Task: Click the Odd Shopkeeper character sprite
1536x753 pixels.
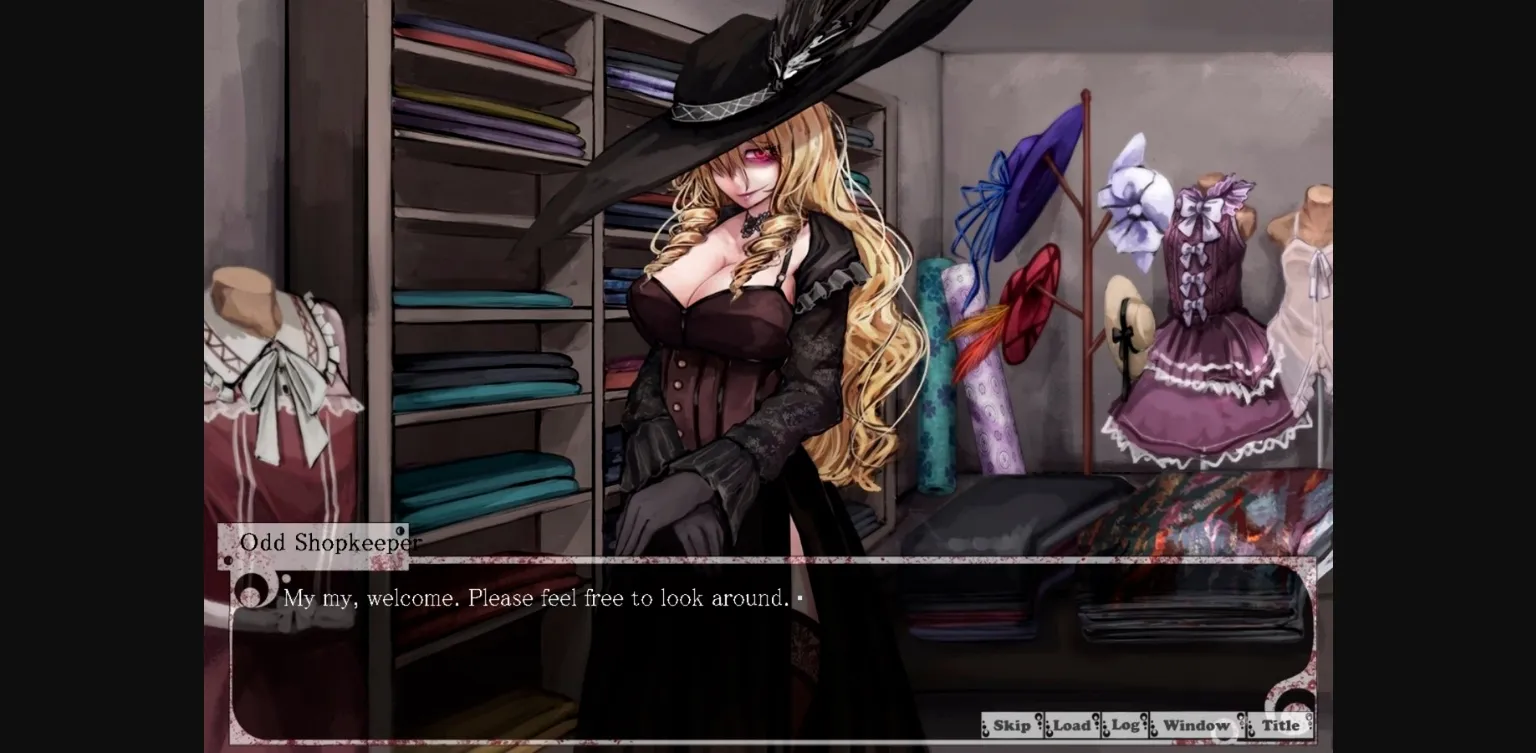Action: tap(740, 300)
